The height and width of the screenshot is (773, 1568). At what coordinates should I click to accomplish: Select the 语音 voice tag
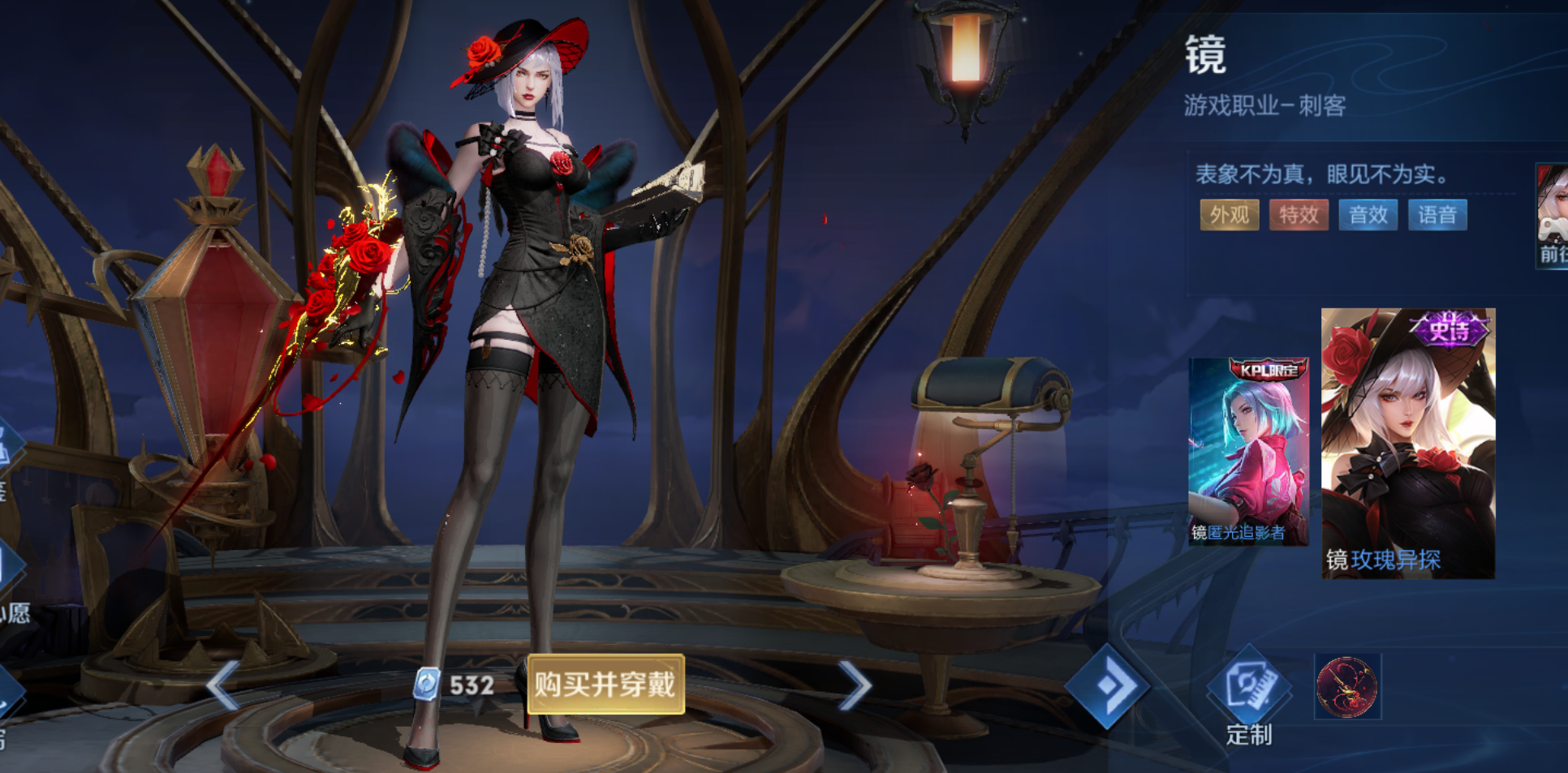[x=1437, y=215]
